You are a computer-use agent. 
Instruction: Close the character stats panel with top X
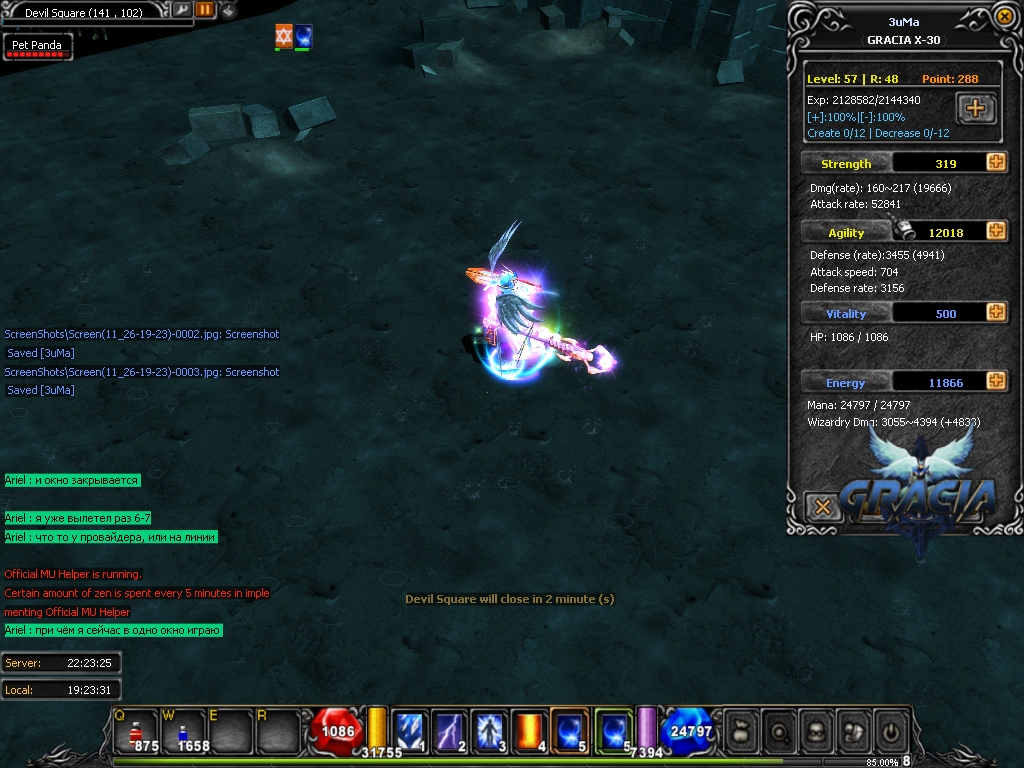point(1004,17)
